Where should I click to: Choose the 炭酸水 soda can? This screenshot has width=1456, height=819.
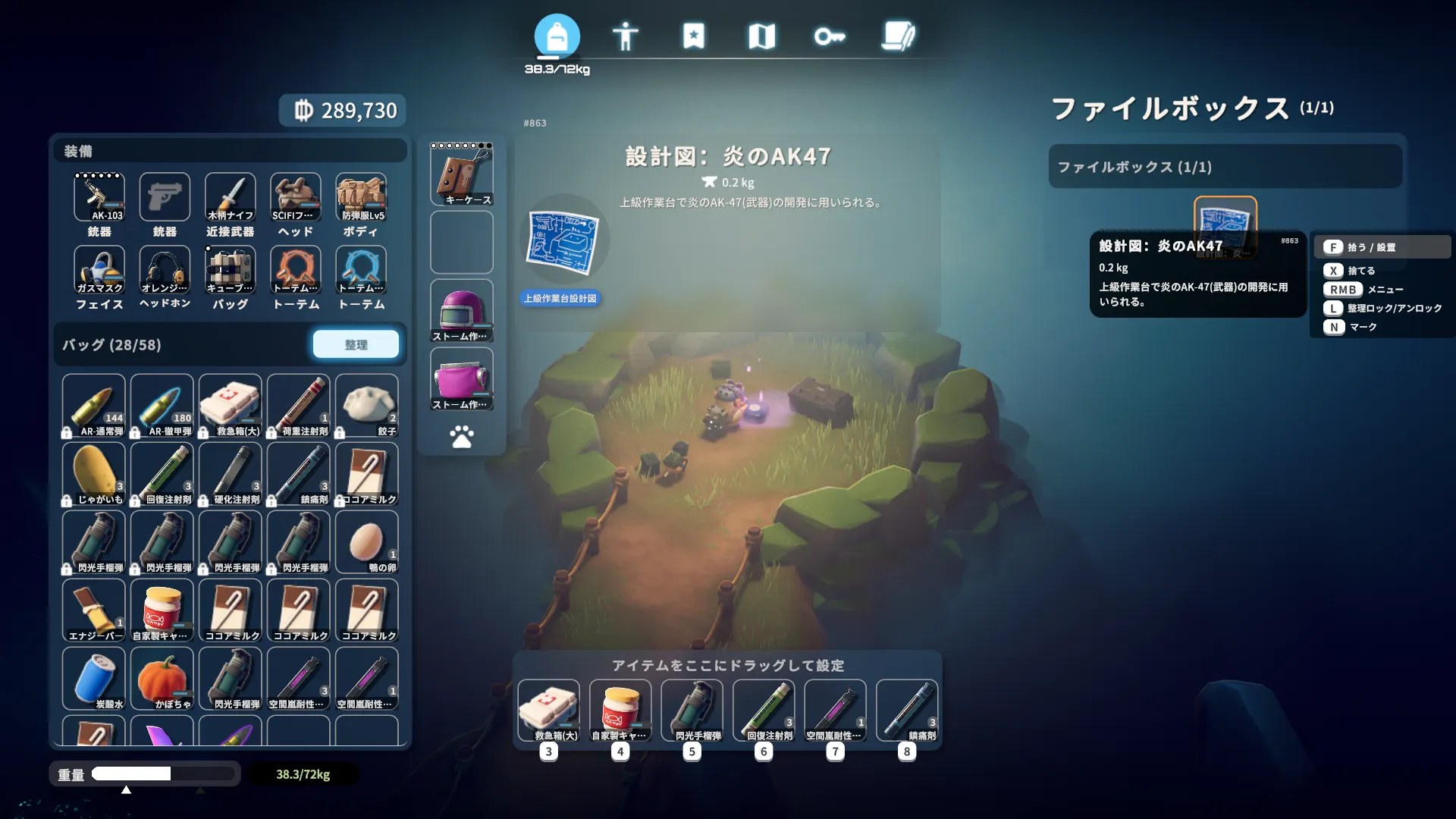[x=94, y=679]
